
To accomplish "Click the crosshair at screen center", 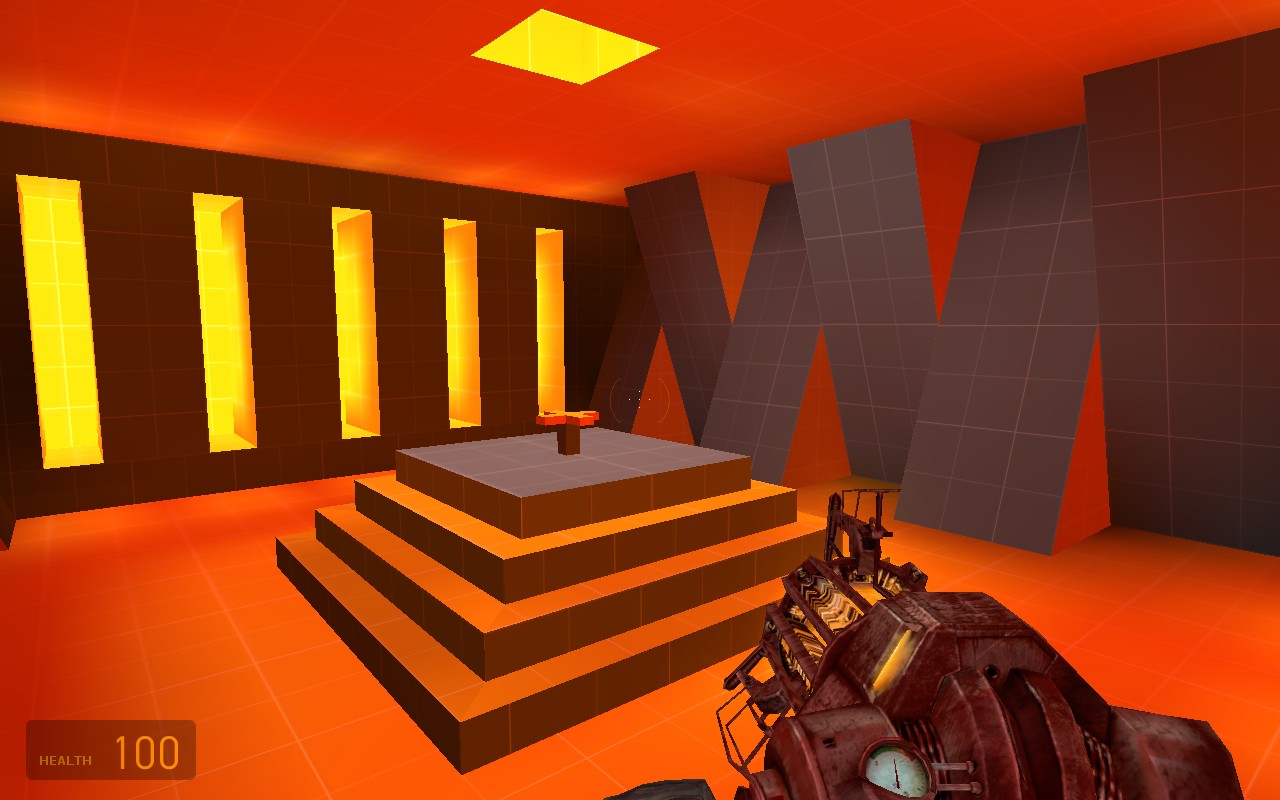I will pos(640,400).
